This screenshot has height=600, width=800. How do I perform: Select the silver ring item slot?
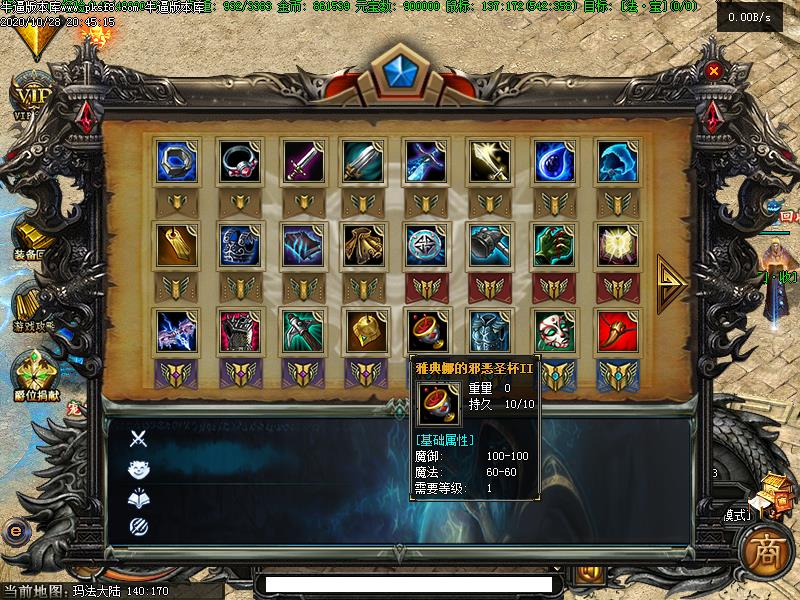click(x=177, y=161)
